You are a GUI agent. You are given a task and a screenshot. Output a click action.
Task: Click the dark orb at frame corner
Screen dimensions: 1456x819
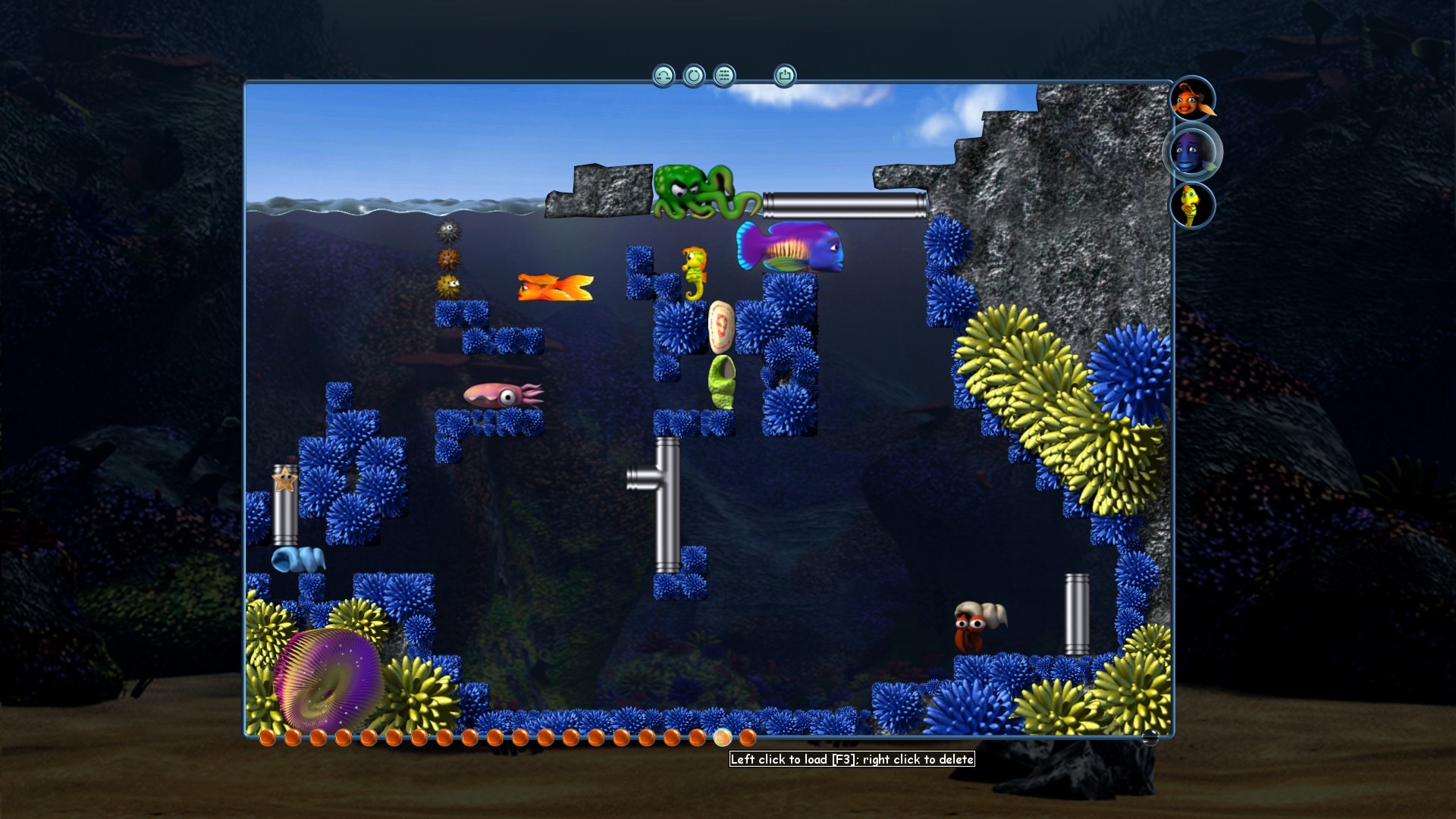point(1150,737)
